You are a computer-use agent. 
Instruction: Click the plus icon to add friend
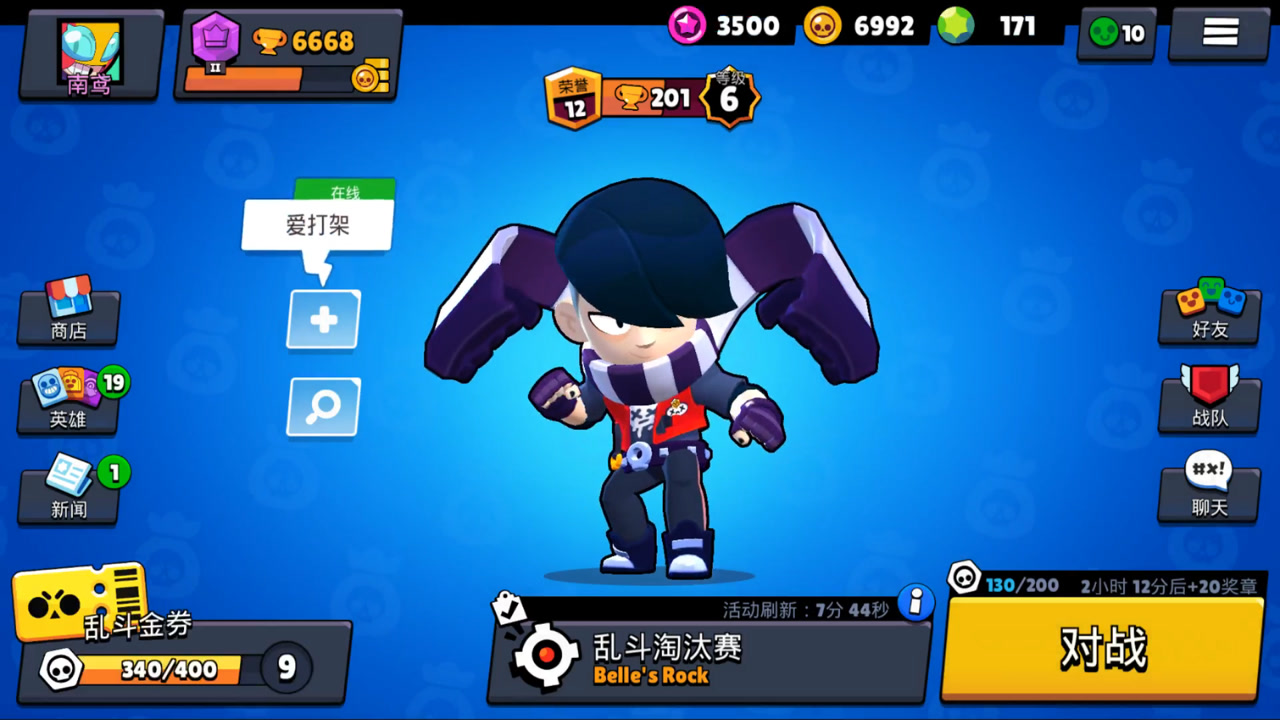[x=322, y=320]
